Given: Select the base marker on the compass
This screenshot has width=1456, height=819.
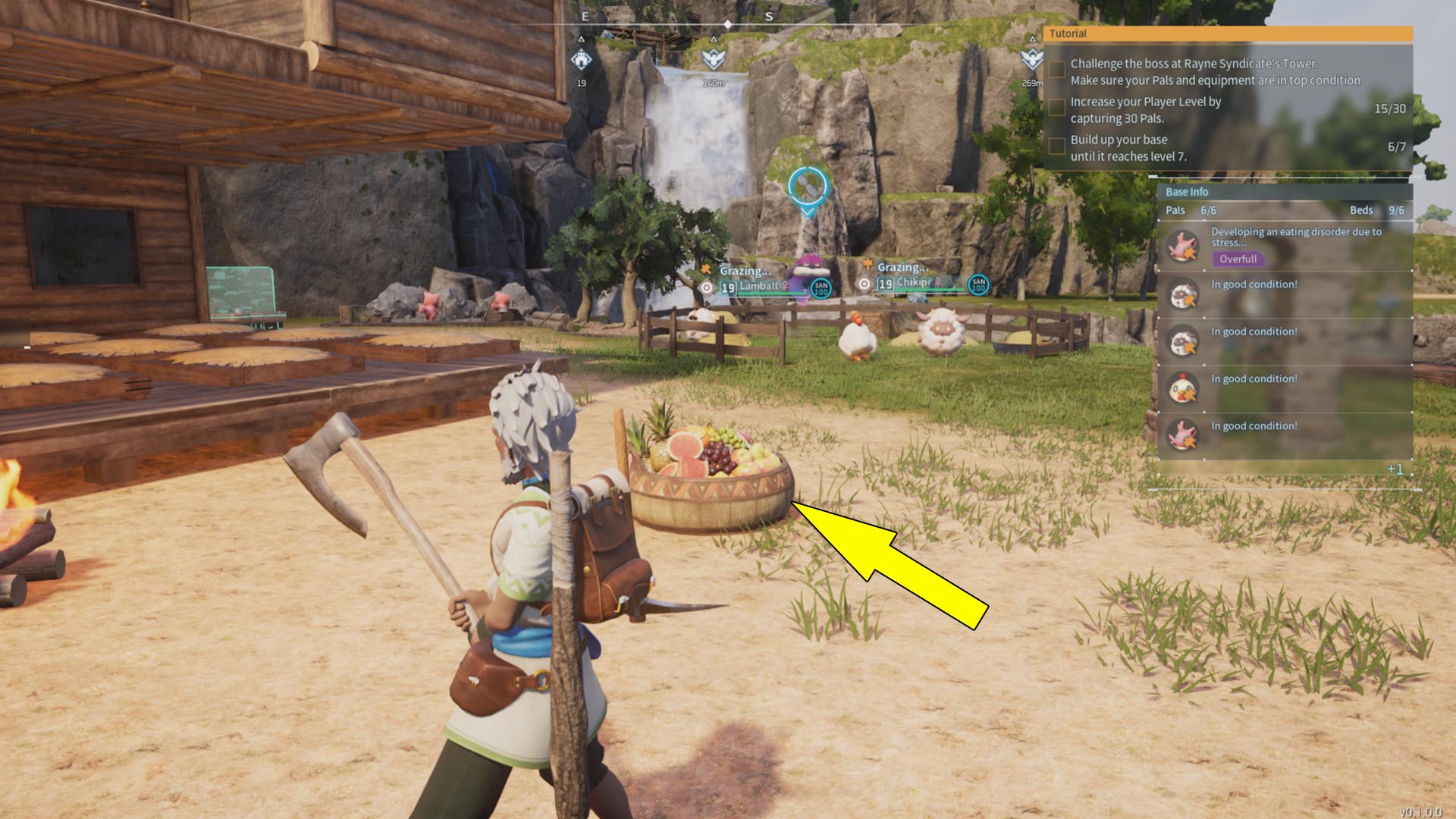Looking at the screenshot, I should point(582,58).
